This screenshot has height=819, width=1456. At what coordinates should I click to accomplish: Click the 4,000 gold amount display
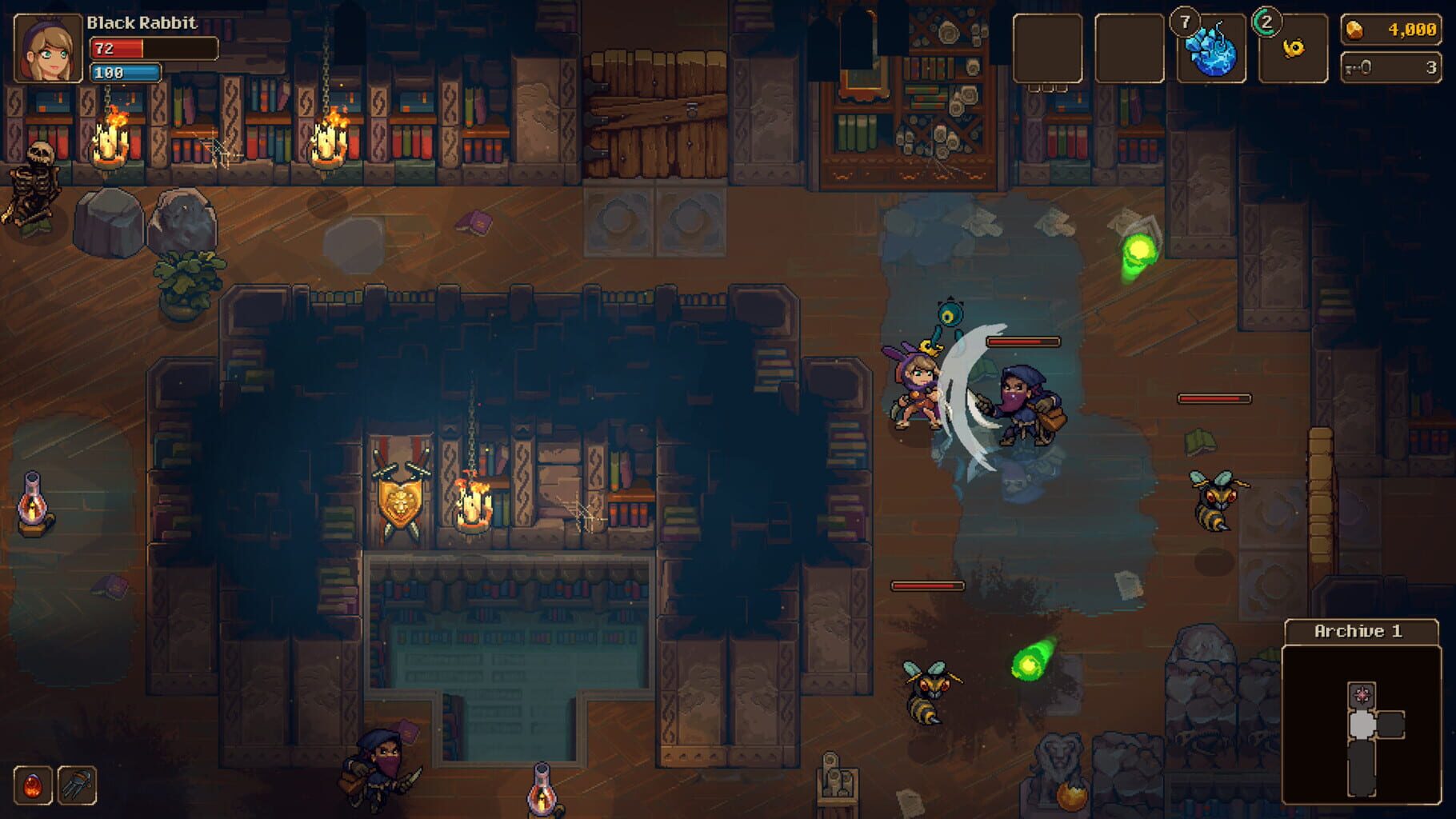pyautogui.click(x=1412, y=29)
